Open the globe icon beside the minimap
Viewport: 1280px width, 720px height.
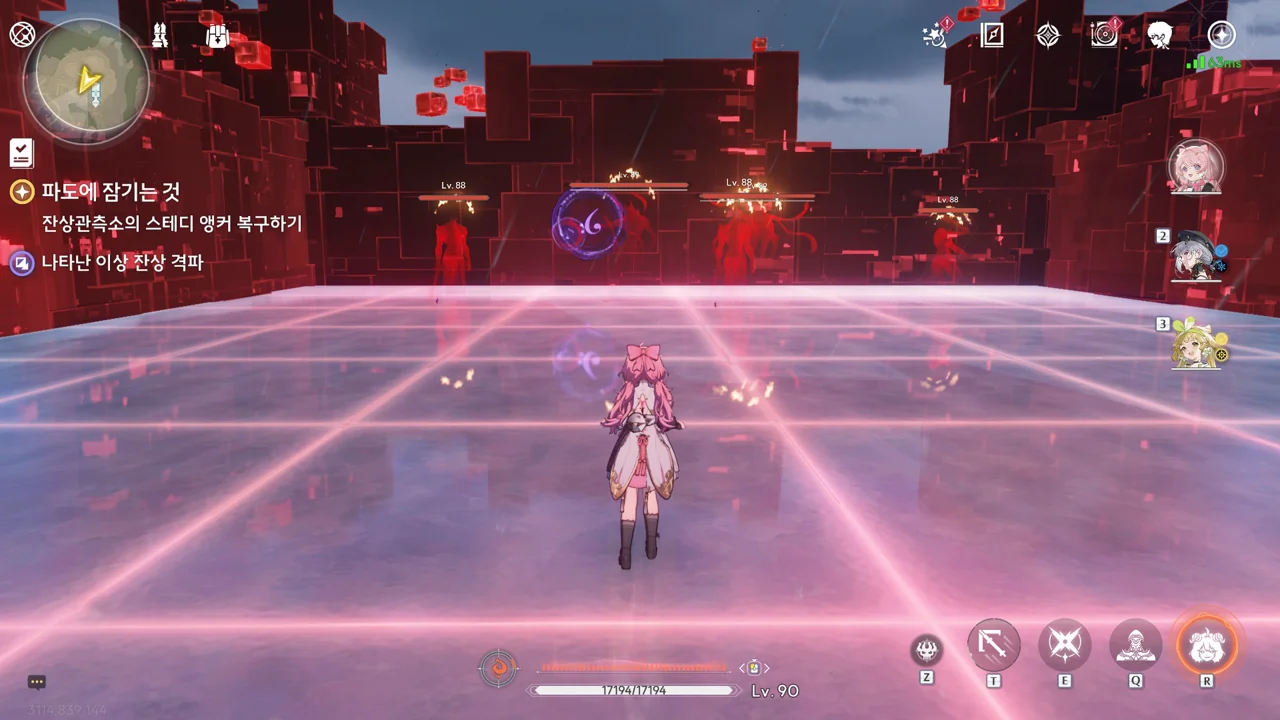[x=21, y=35]
